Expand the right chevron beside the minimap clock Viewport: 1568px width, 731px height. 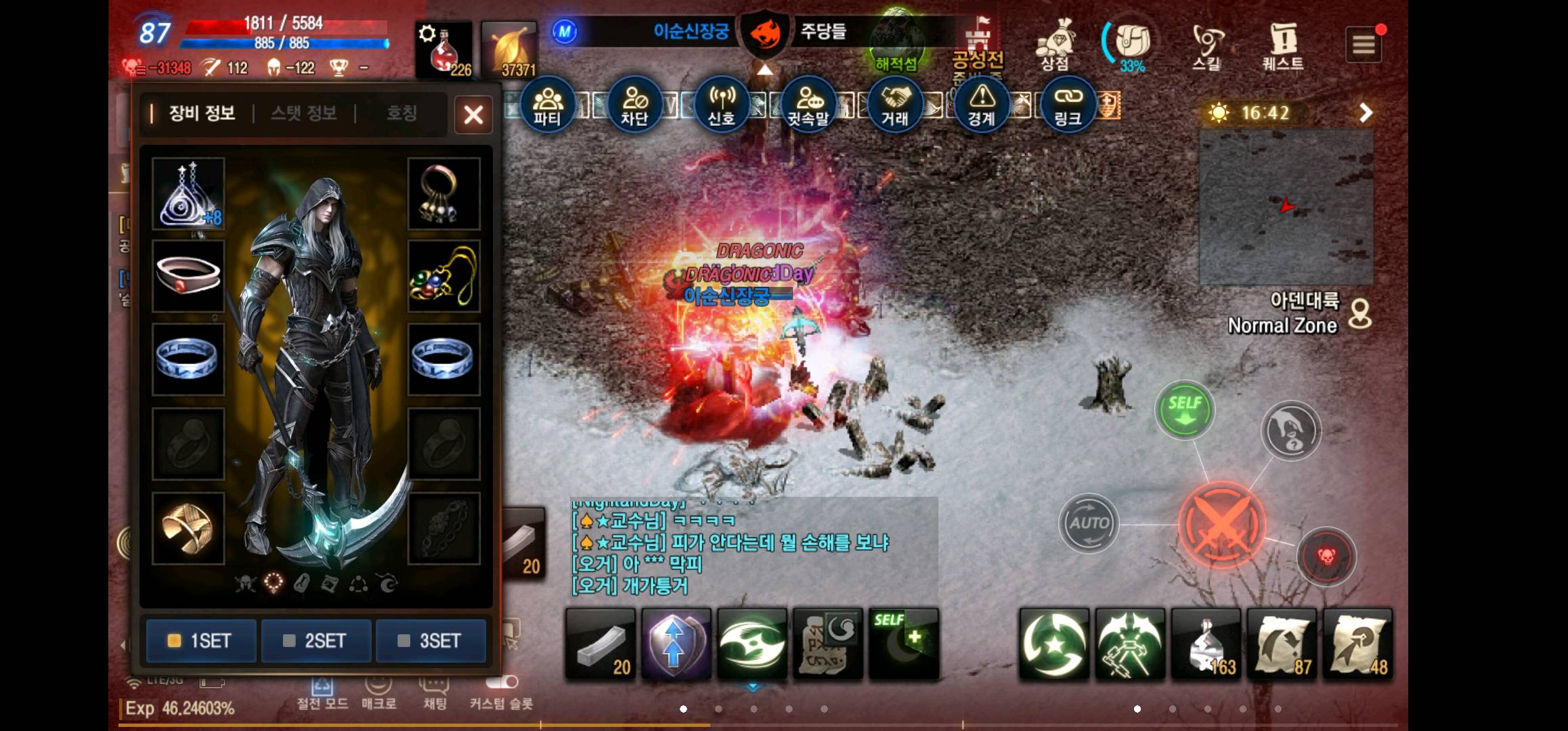point(1366,113)
